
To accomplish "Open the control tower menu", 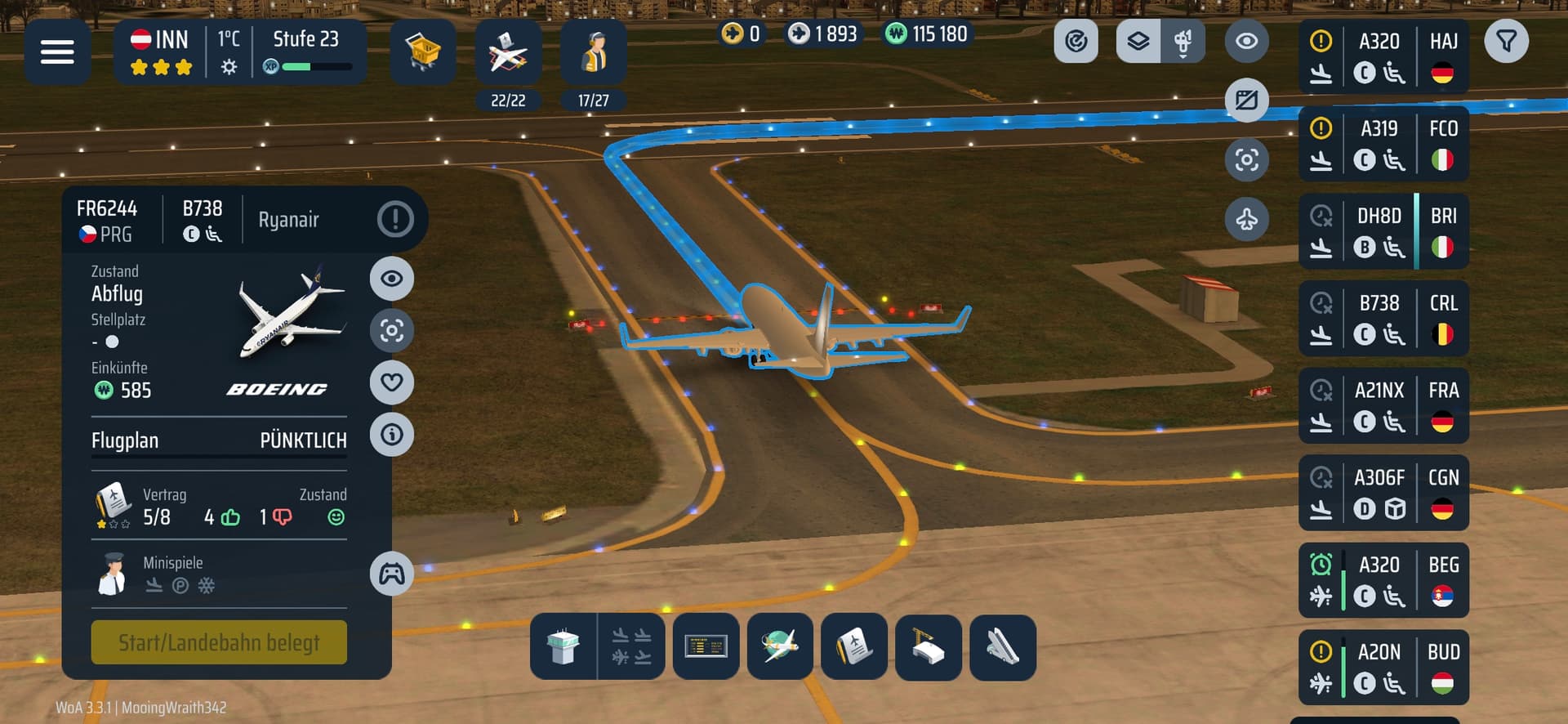I will point(563,646).
